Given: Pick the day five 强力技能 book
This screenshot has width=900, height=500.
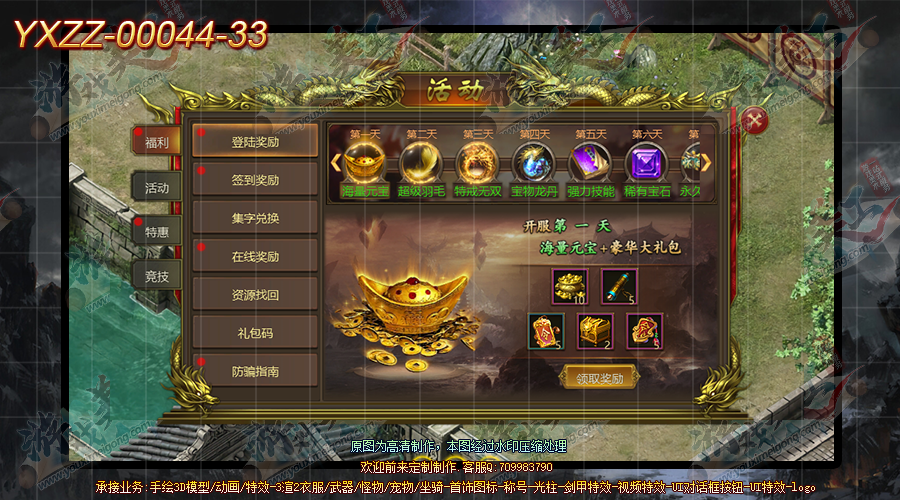Looking at the screenshot, I should pyautogui.click(x=589, y=163).
